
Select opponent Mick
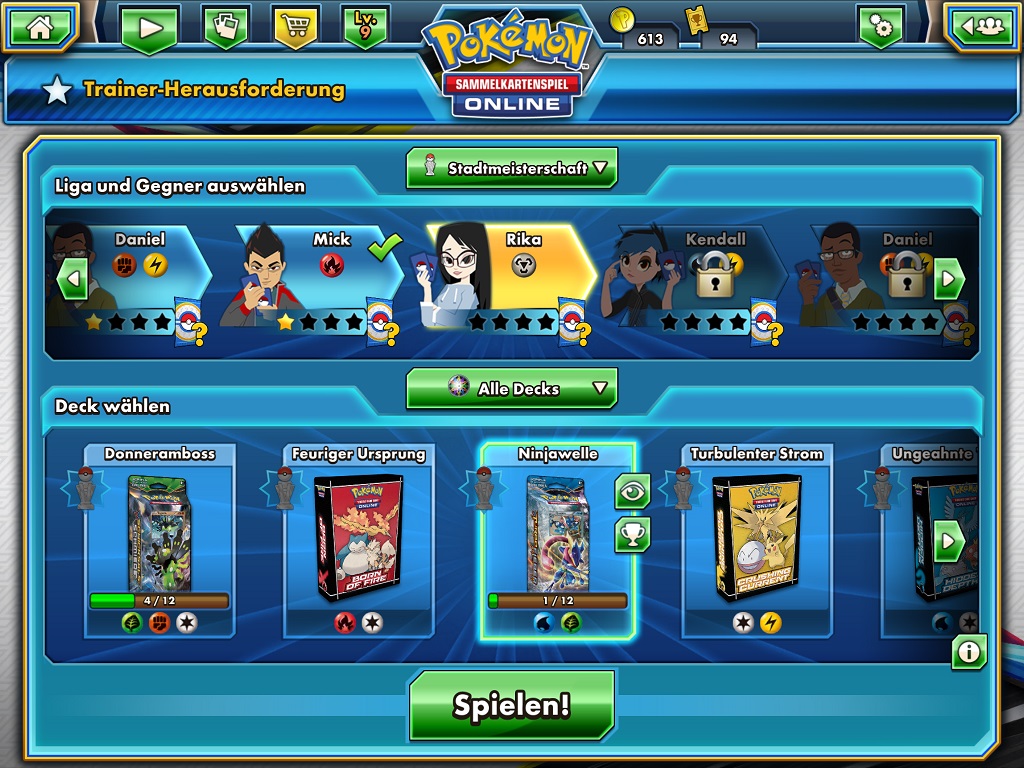click(310, 275)
